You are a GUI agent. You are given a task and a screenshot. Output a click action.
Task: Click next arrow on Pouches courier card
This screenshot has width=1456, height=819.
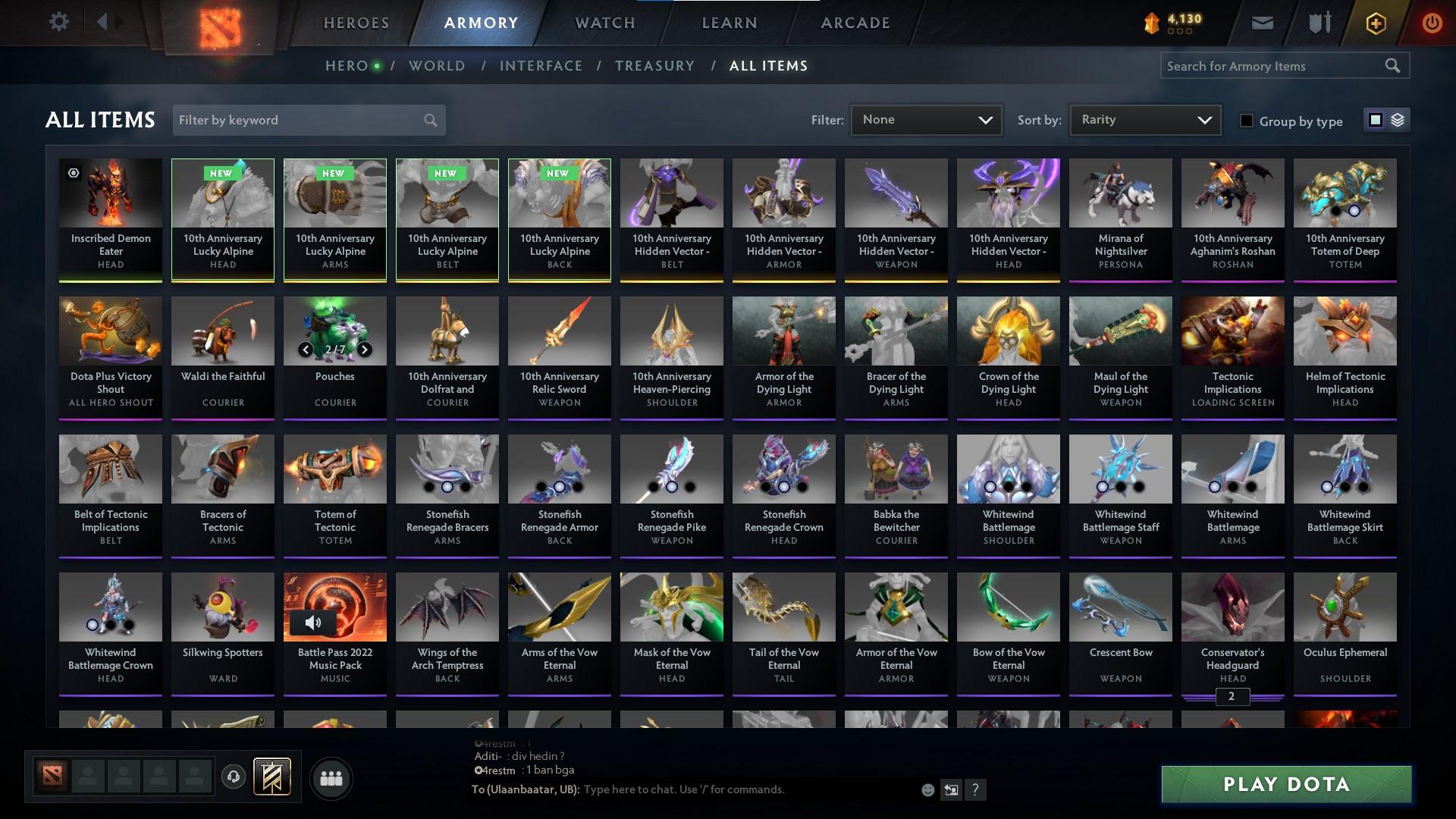(x=364, y=350)
